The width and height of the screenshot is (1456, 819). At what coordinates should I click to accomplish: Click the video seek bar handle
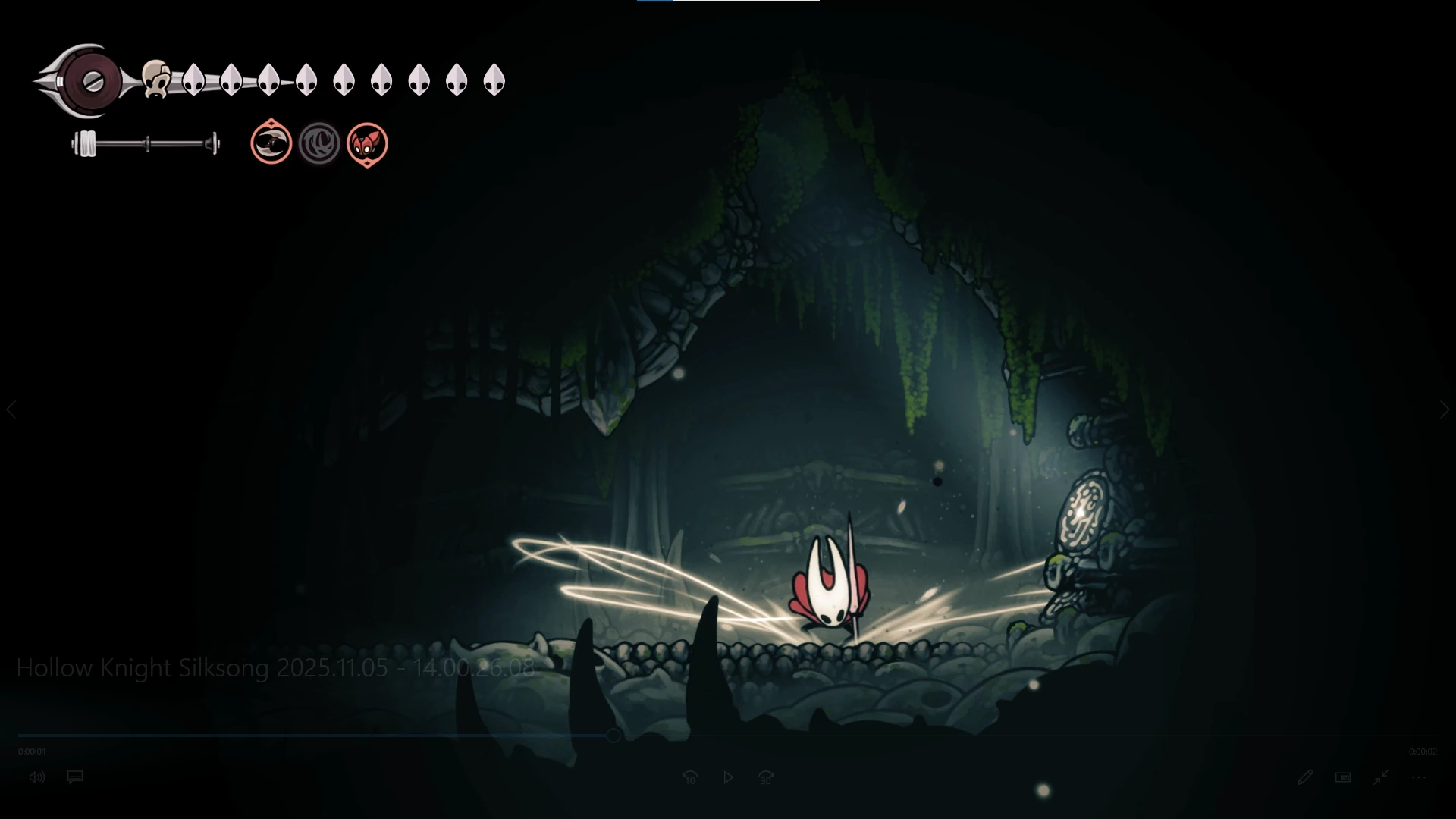tap(613, 736)
